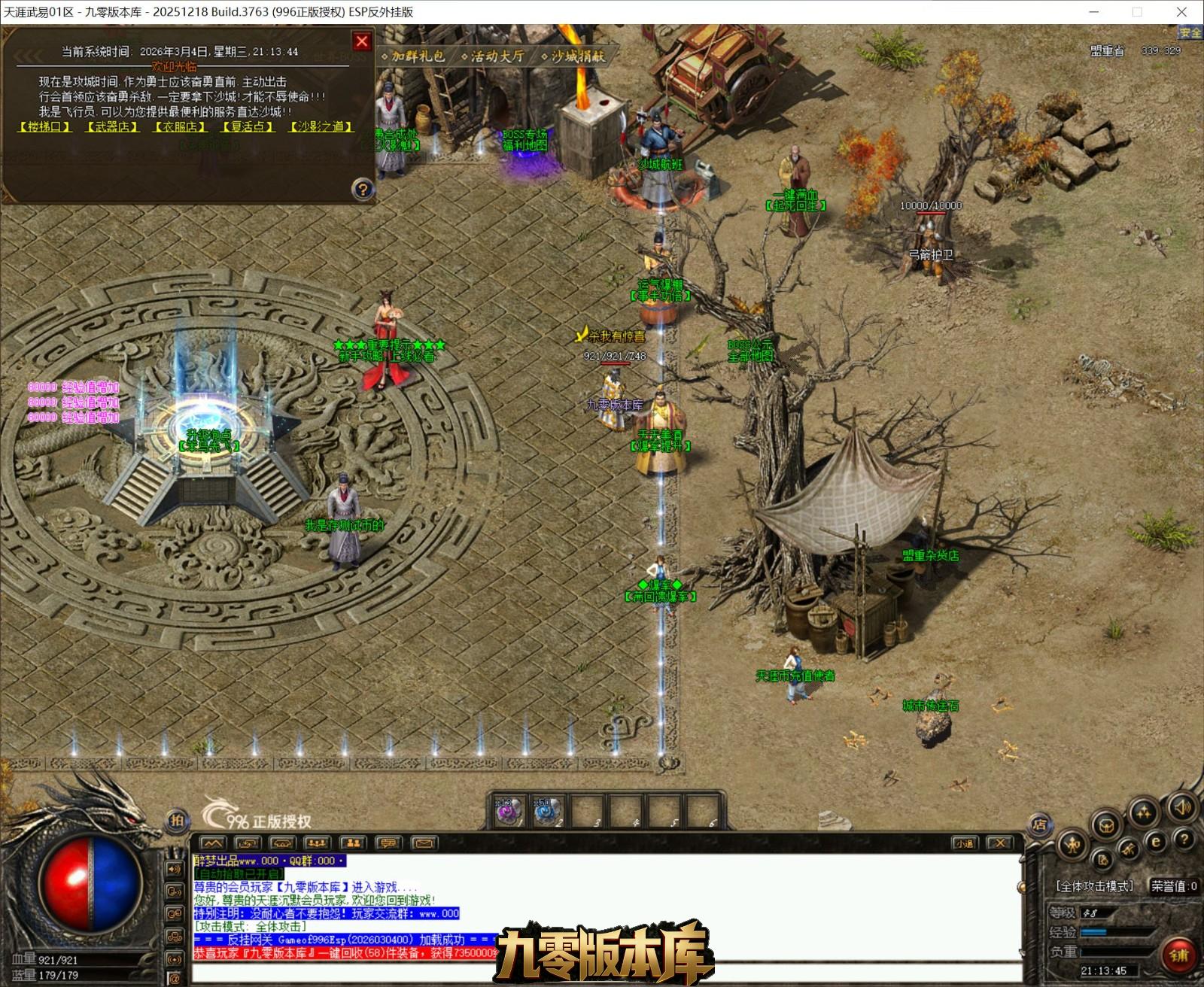Minimize the game window

[1095, 12]
